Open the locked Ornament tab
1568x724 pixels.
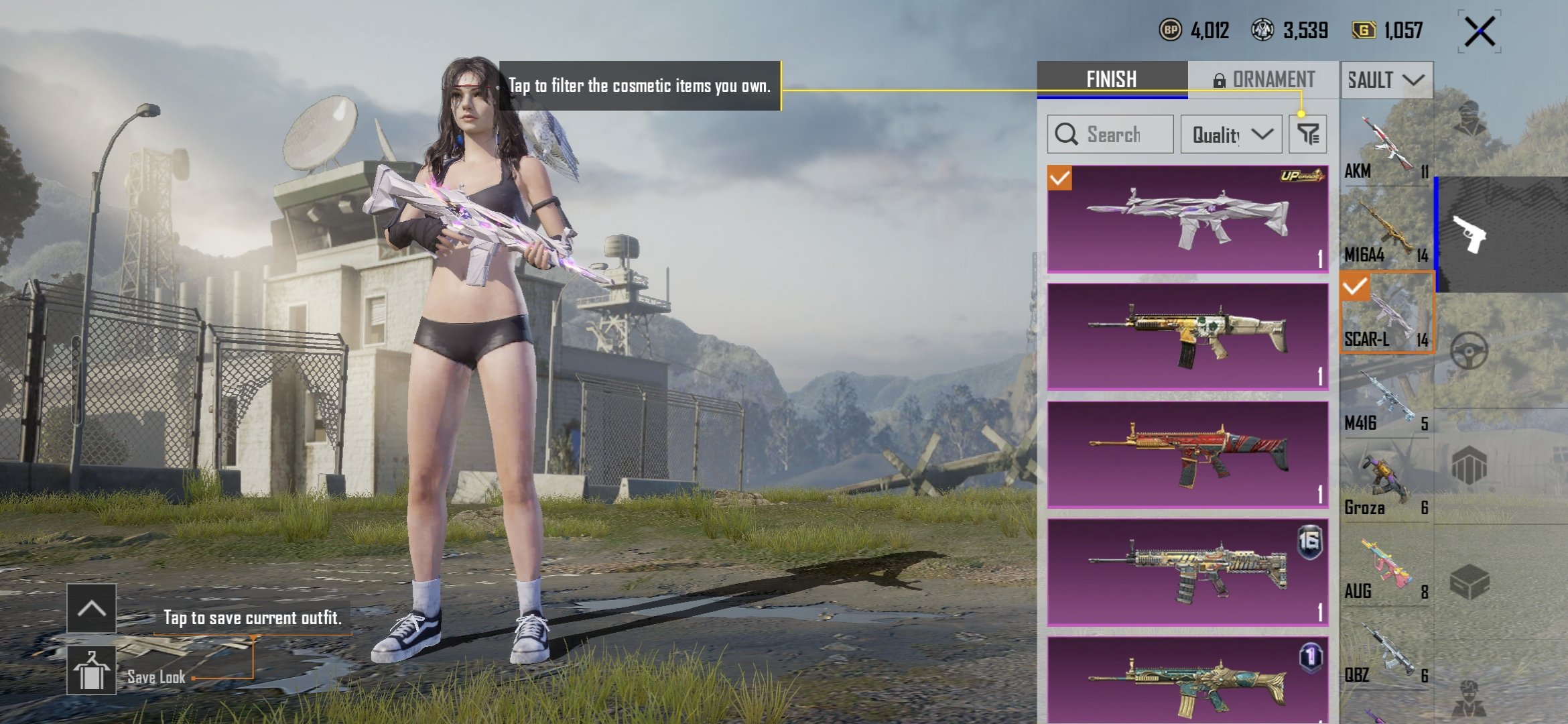click(1263, 80)
